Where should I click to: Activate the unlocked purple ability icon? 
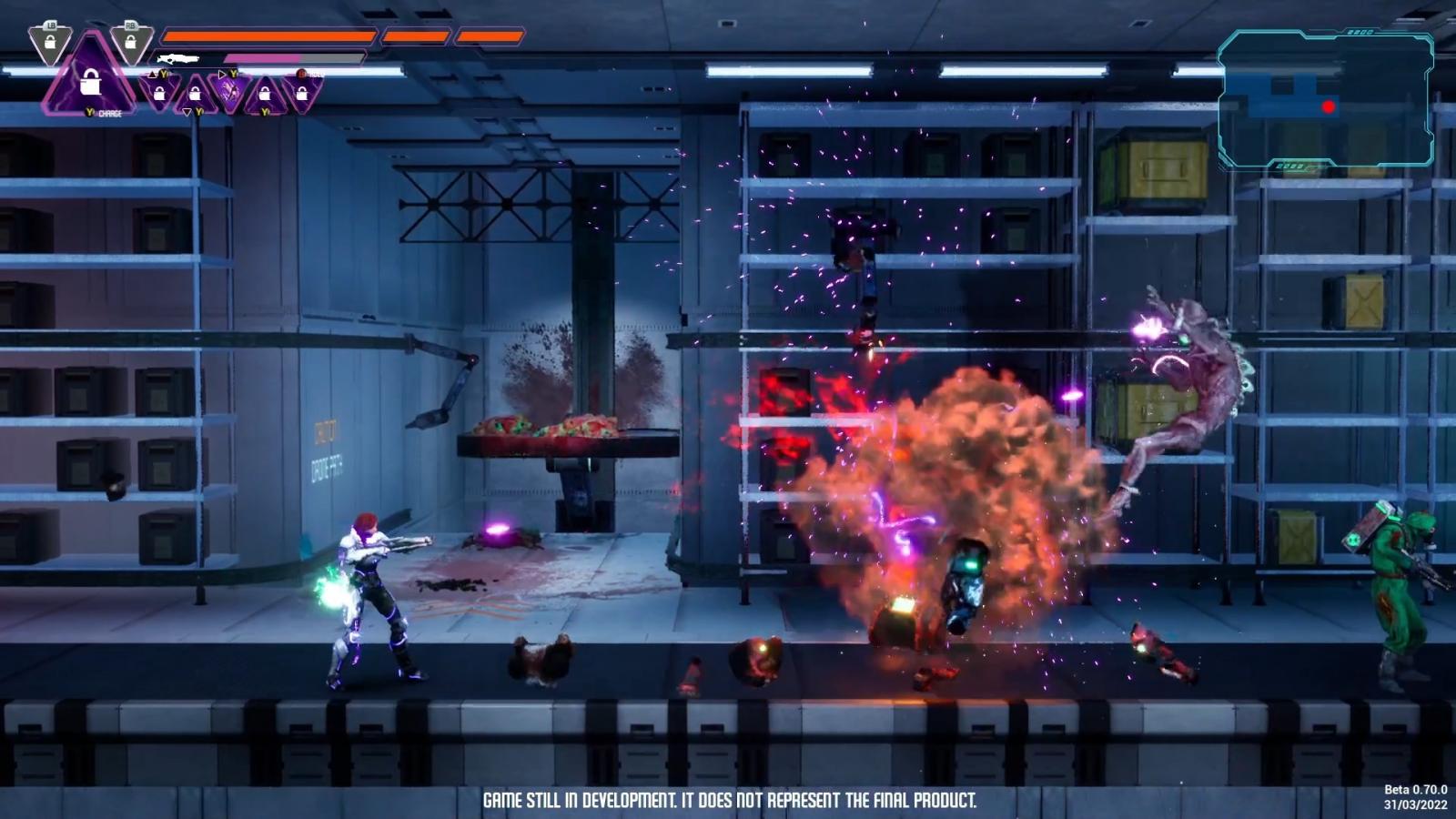227,92
